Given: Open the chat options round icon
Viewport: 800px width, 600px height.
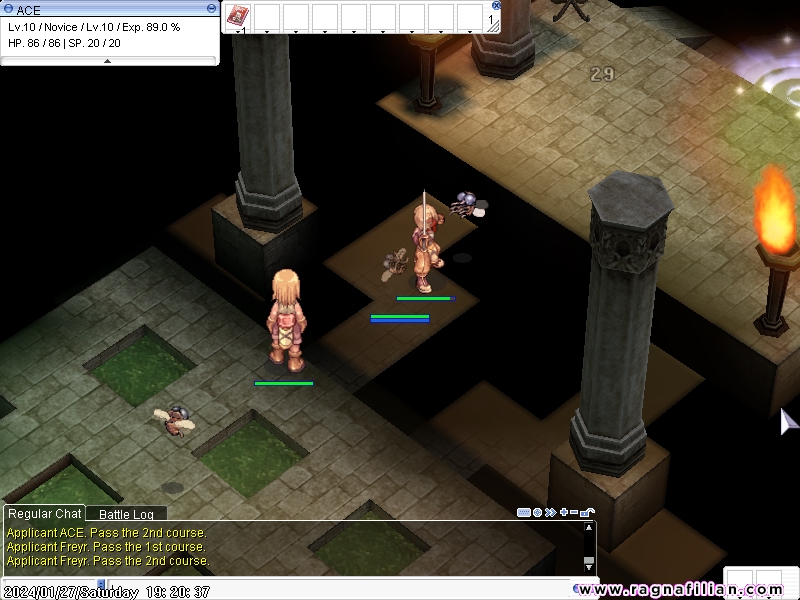Looking at the screenshot, I should pos(538,513).
